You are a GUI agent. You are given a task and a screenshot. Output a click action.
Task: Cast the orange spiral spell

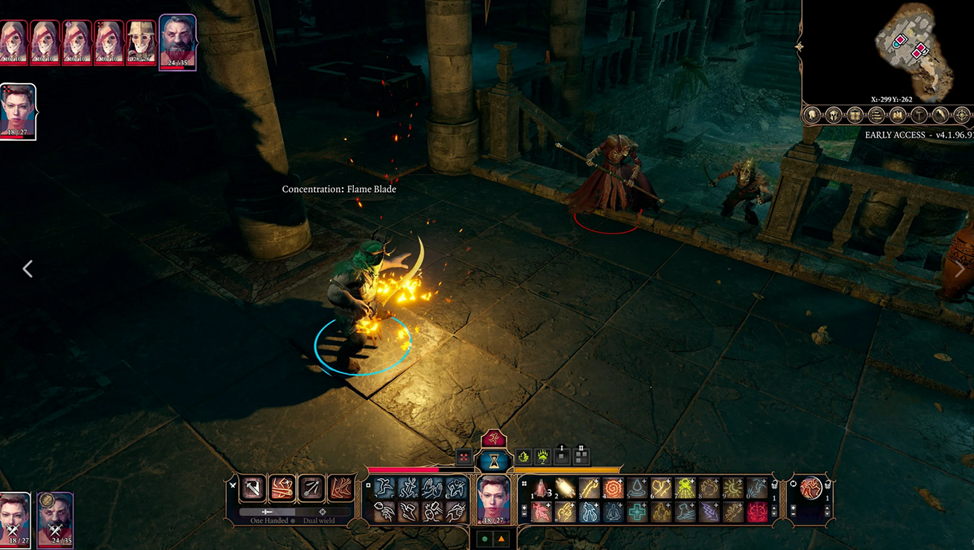click(613, 488)
